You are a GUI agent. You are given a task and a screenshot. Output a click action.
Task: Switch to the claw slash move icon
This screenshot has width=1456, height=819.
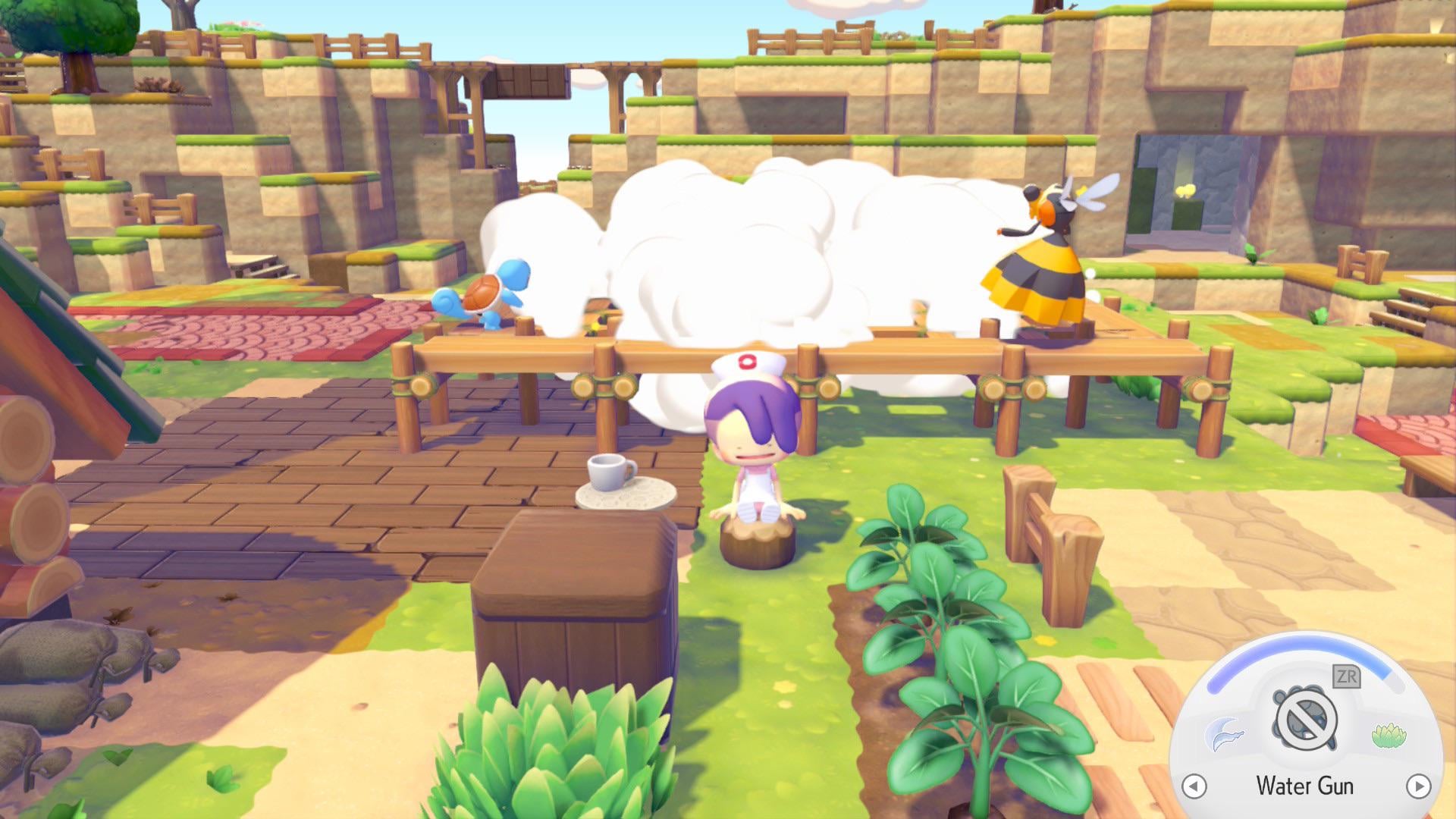point(1225,733)
